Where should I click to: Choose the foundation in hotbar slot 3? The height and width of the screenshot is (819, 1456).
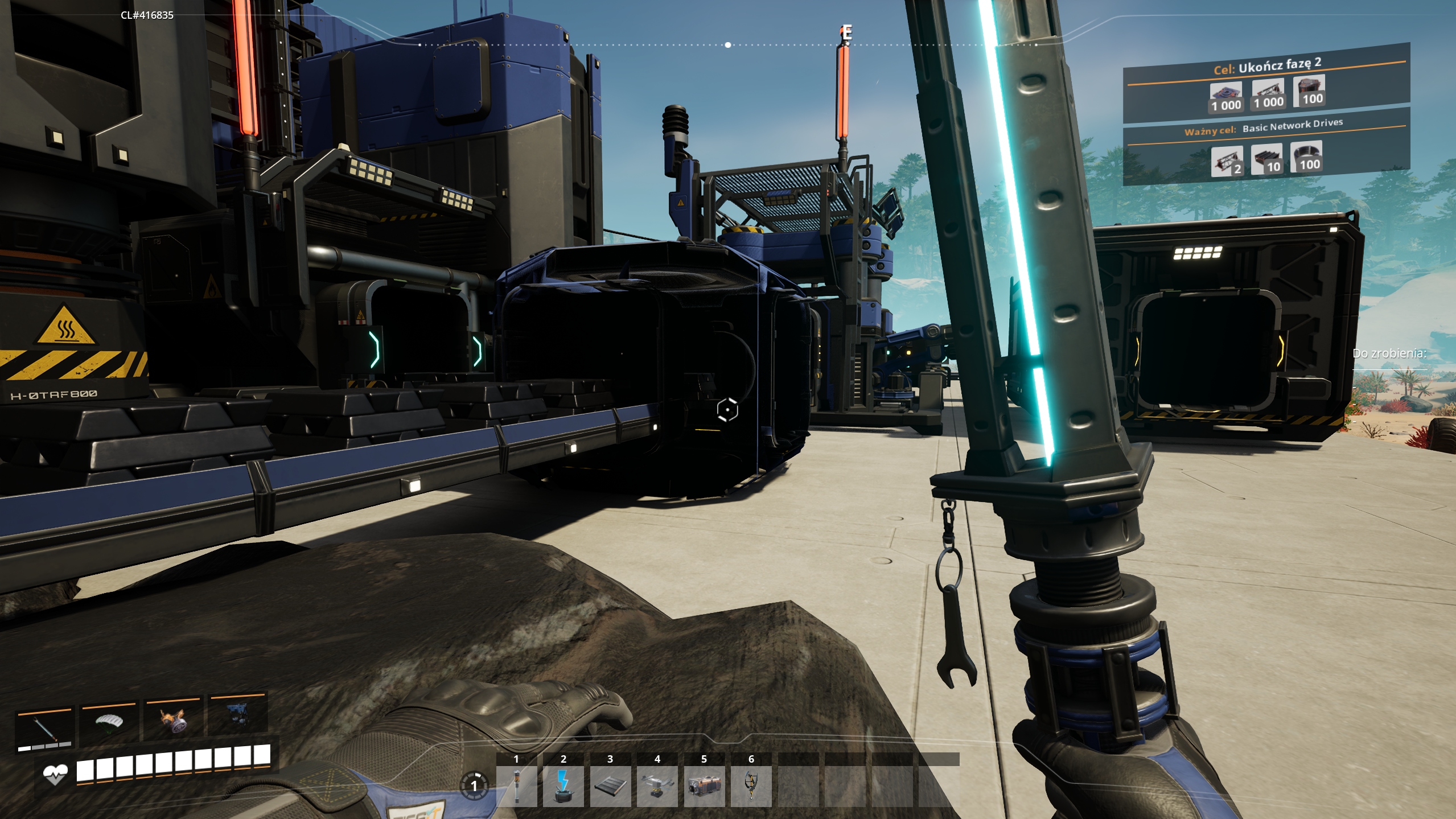pyautogui.click(x=610, y=786)
